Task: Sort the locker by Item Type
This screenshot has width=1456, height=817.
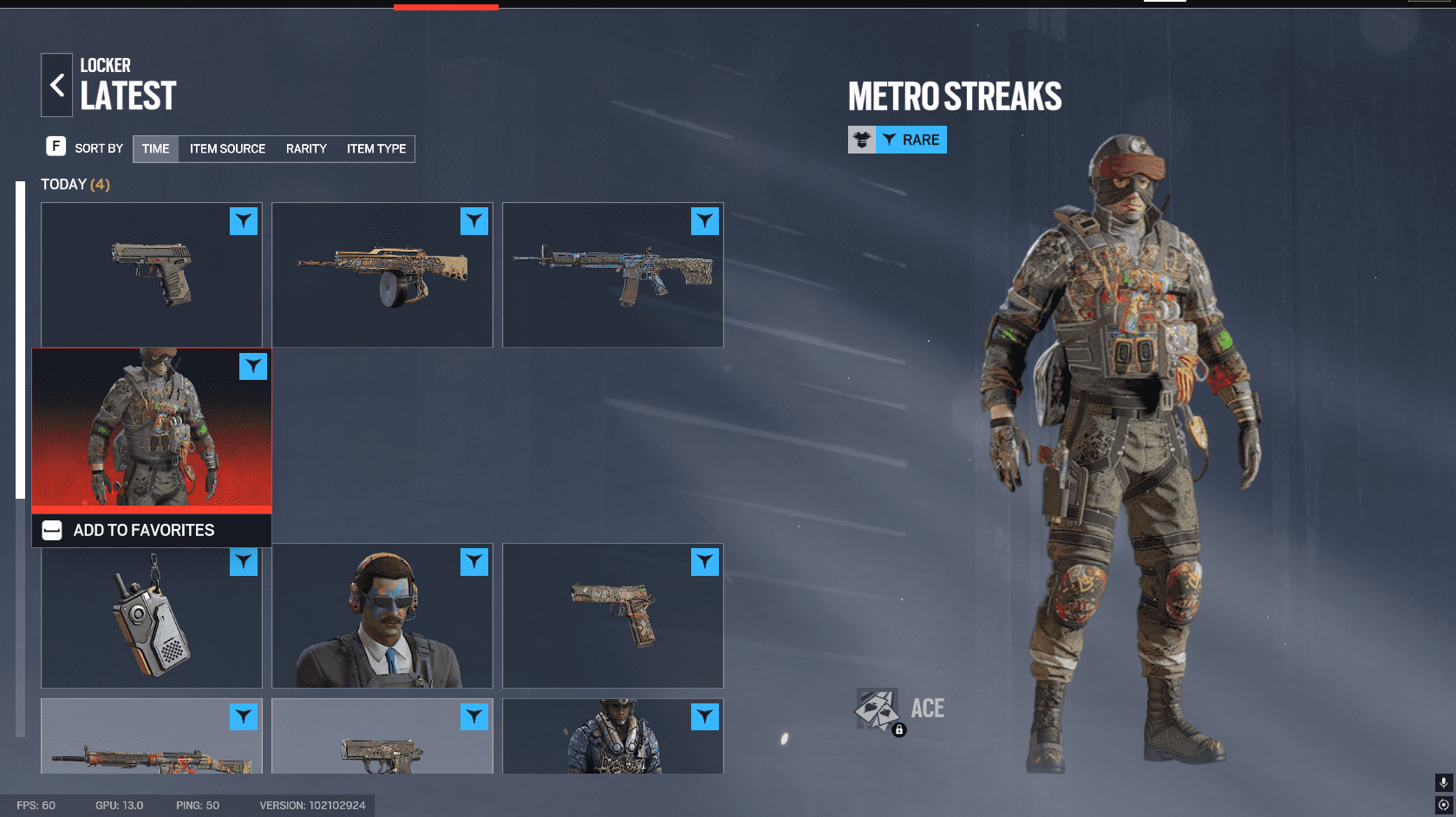Action: tap(376, 148)
